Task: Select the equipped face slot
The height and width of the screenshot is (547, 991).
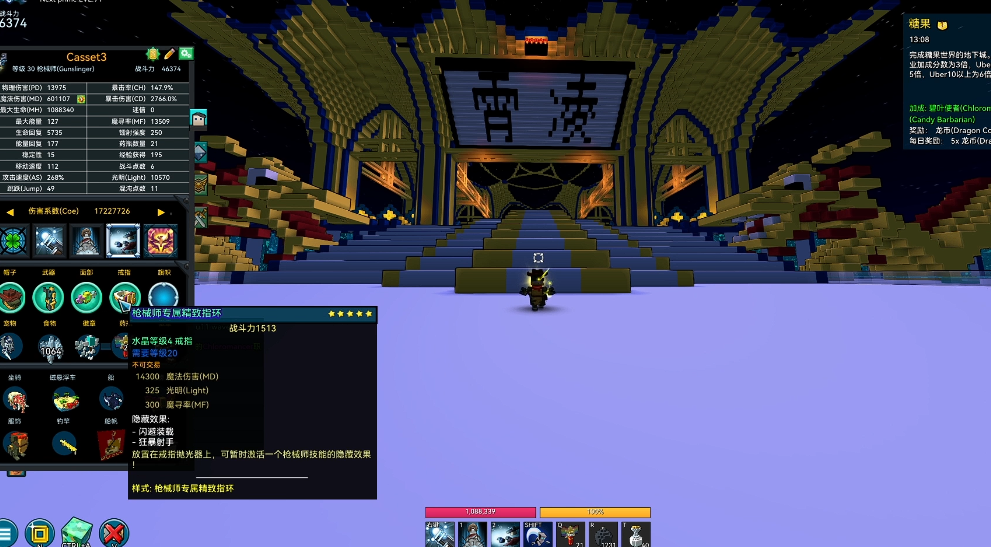Action: click(x=87, y=296)
